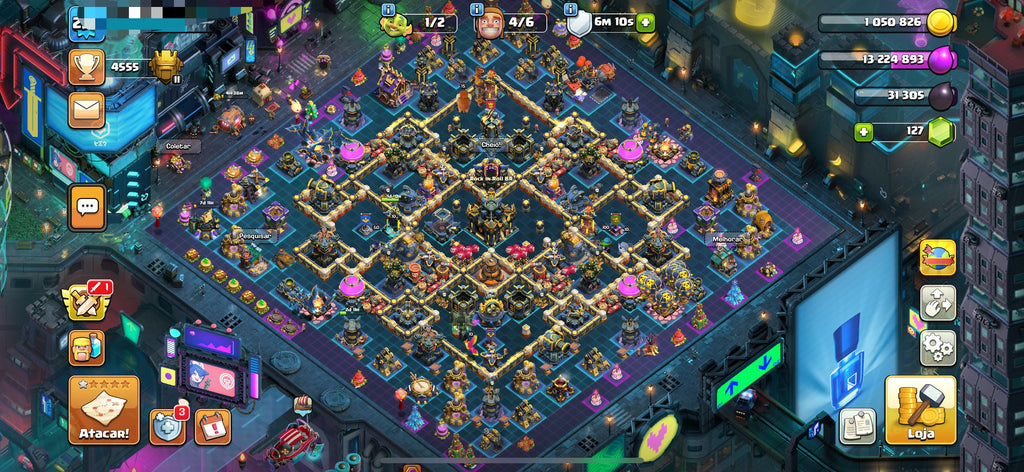Add shield time with the green plus
Screen dimensions: 1024x472
tap(646, 22)
